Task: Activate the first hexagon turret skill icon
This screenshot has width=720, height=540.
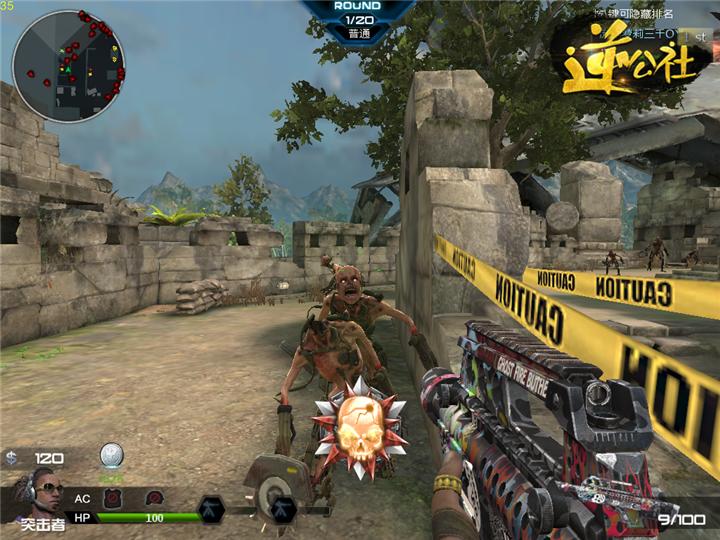Action: click(x=211, y=509)
